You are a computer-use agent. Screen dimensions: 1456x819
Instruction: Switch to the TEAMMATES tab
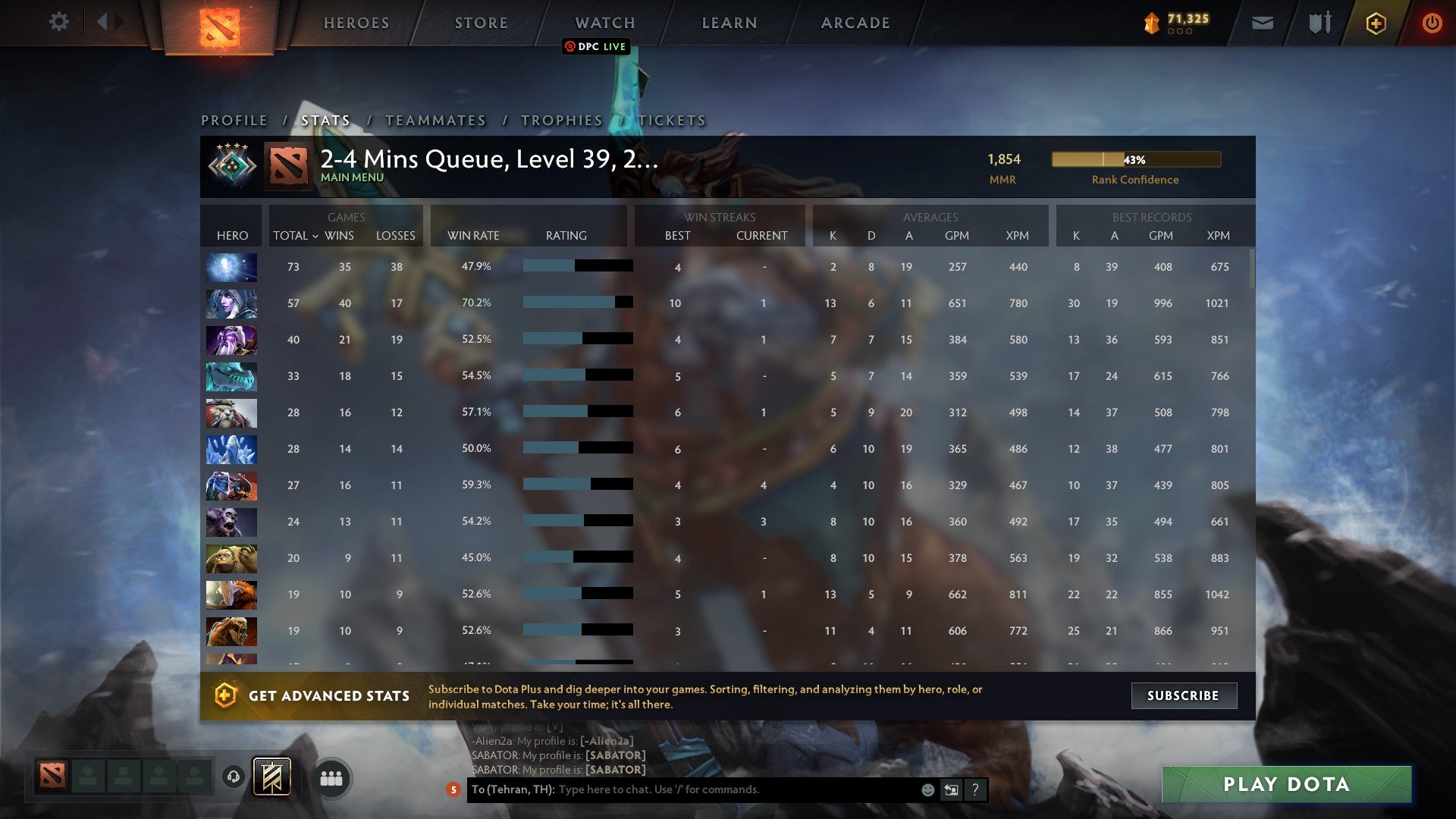coord(436,120)
